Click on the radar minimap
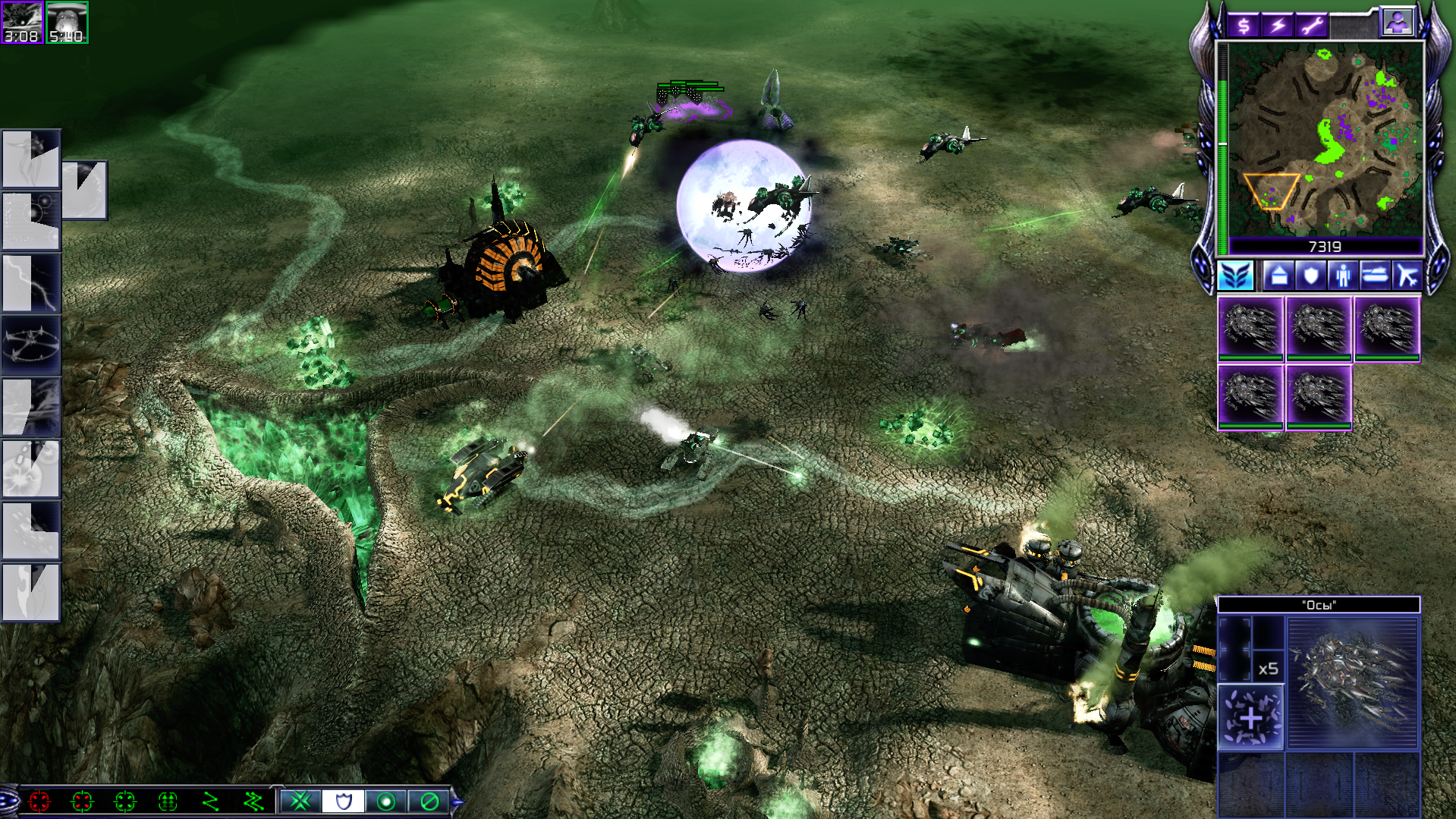Screen dimensions: 1456x819 [x=1325, y=139]
